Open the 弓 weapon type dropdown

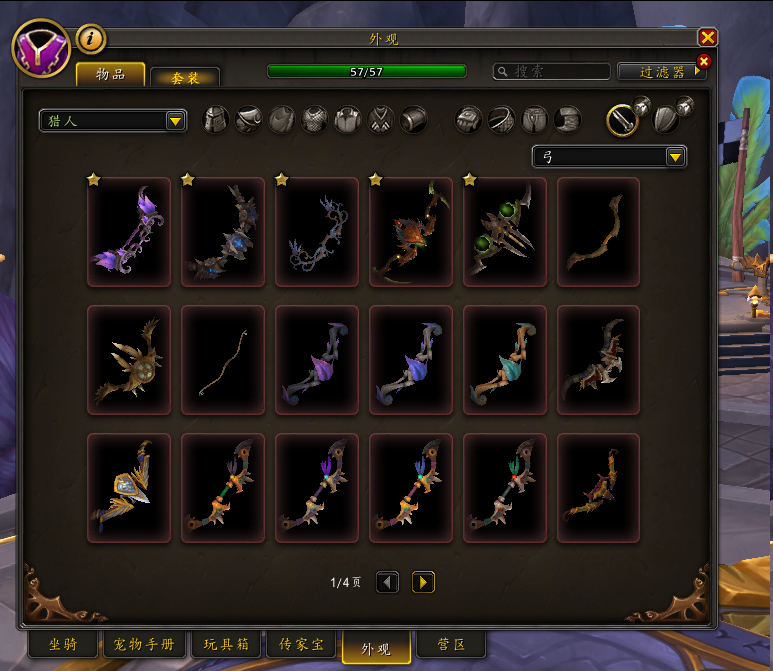click(x=608, y=157)
